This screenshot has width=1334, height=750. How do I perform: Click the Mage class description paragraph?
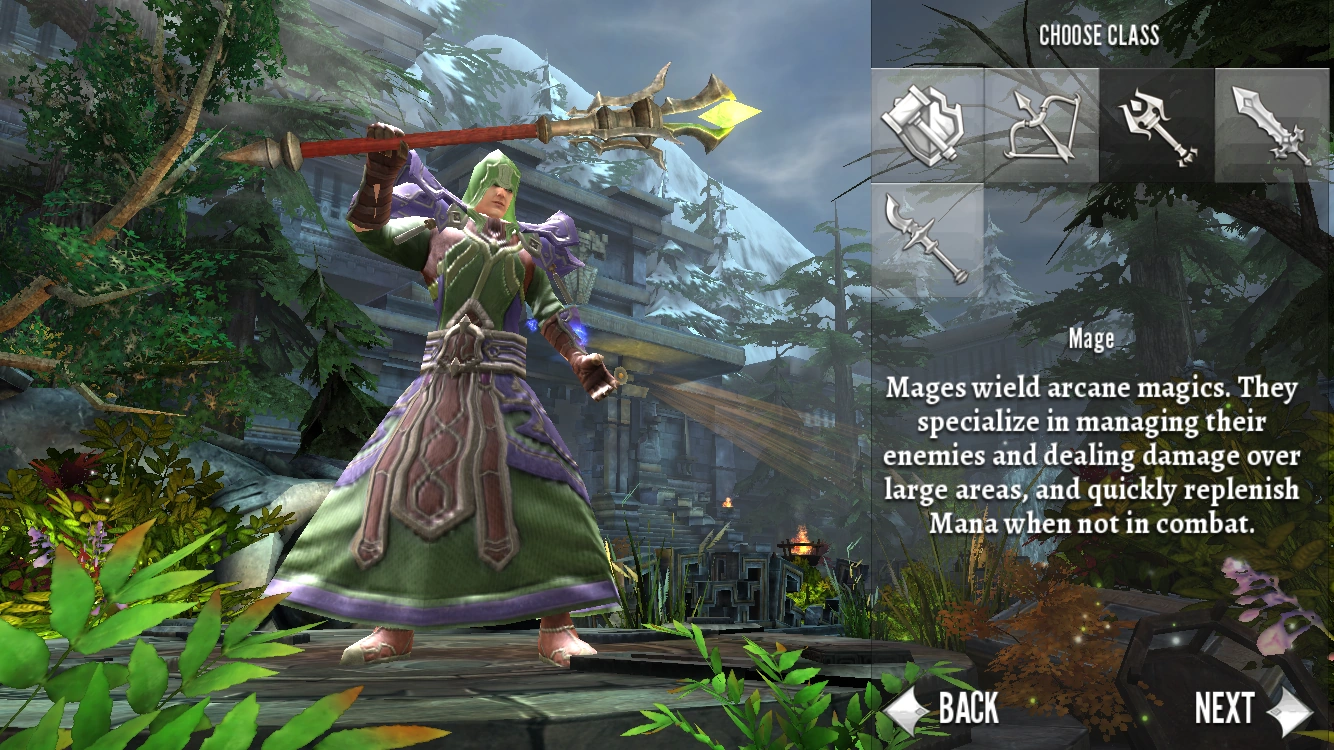click(1092, 455)
